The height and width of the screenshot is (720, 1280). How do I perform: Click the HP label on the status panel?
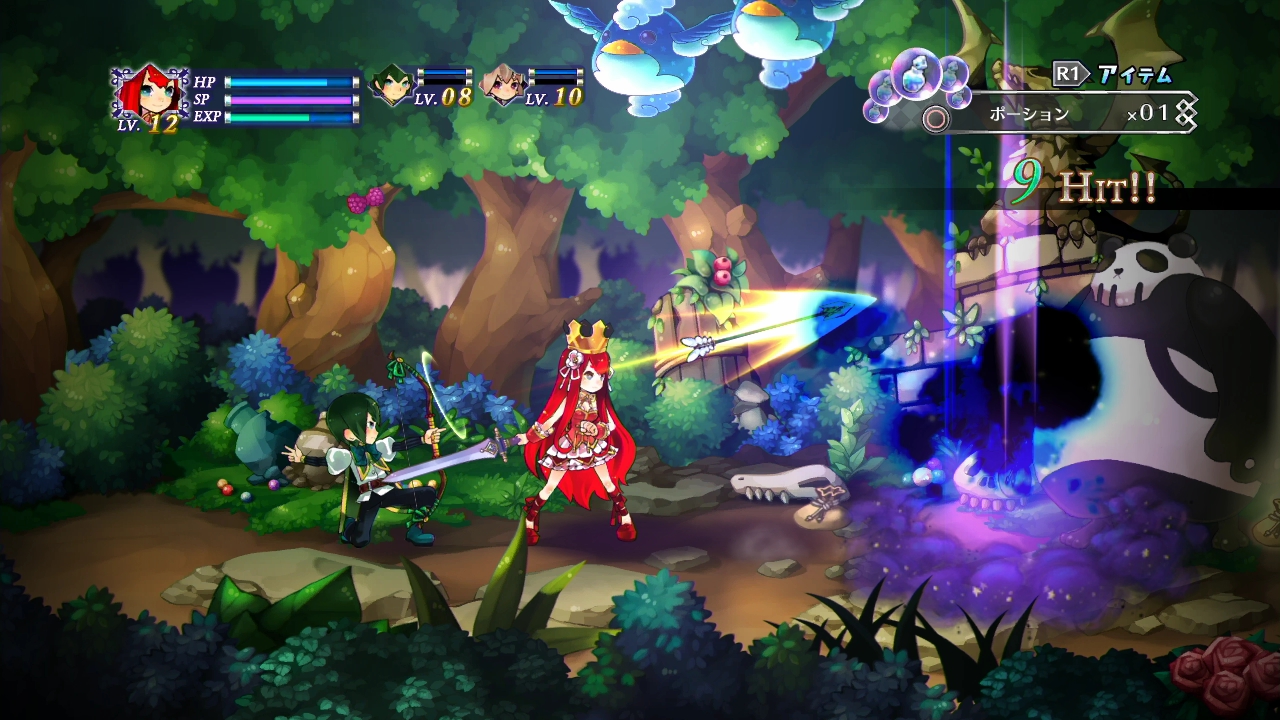tap(205, 82)
